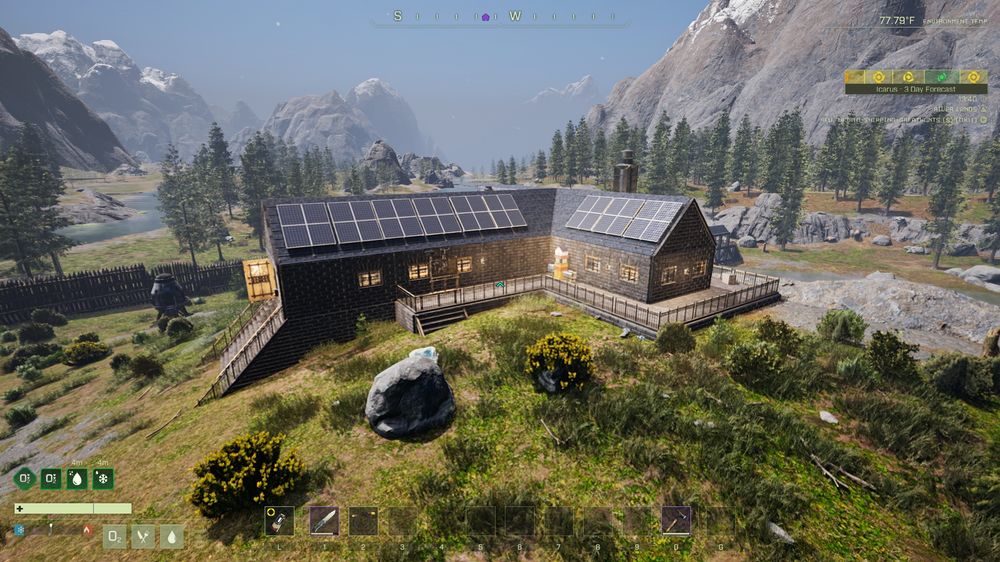Inspect the green water drop modifier icon
Image resolution: width=1000 pixels, height=562 pixels.
(x=77, y=478)
